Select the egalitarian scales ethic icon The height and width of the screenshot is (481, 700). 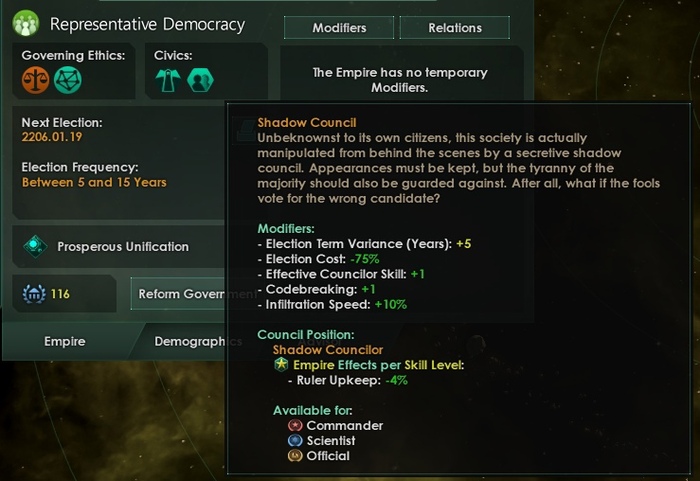point(36,79)
